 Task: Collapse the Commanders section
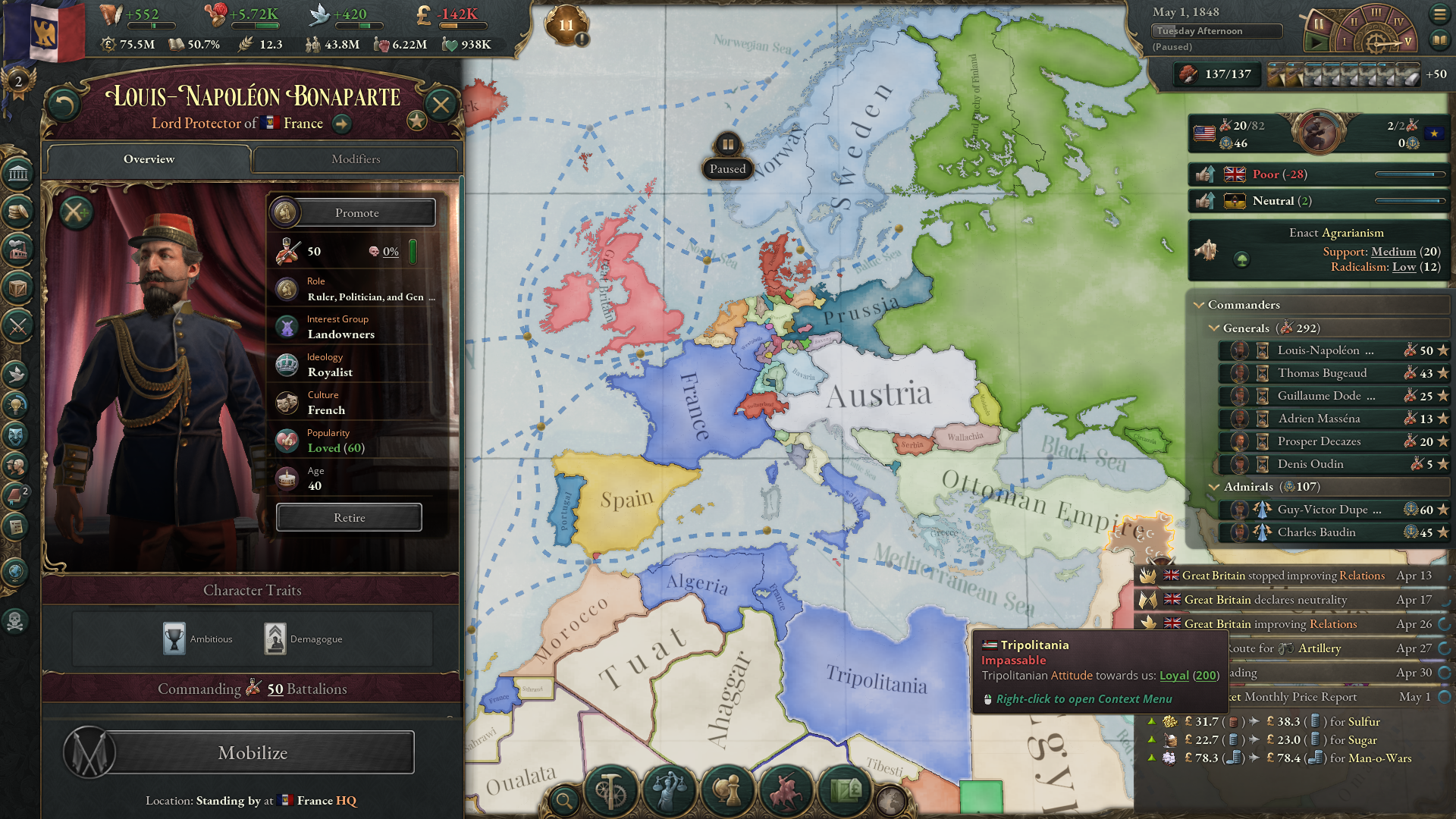[x=1200, y=304]
